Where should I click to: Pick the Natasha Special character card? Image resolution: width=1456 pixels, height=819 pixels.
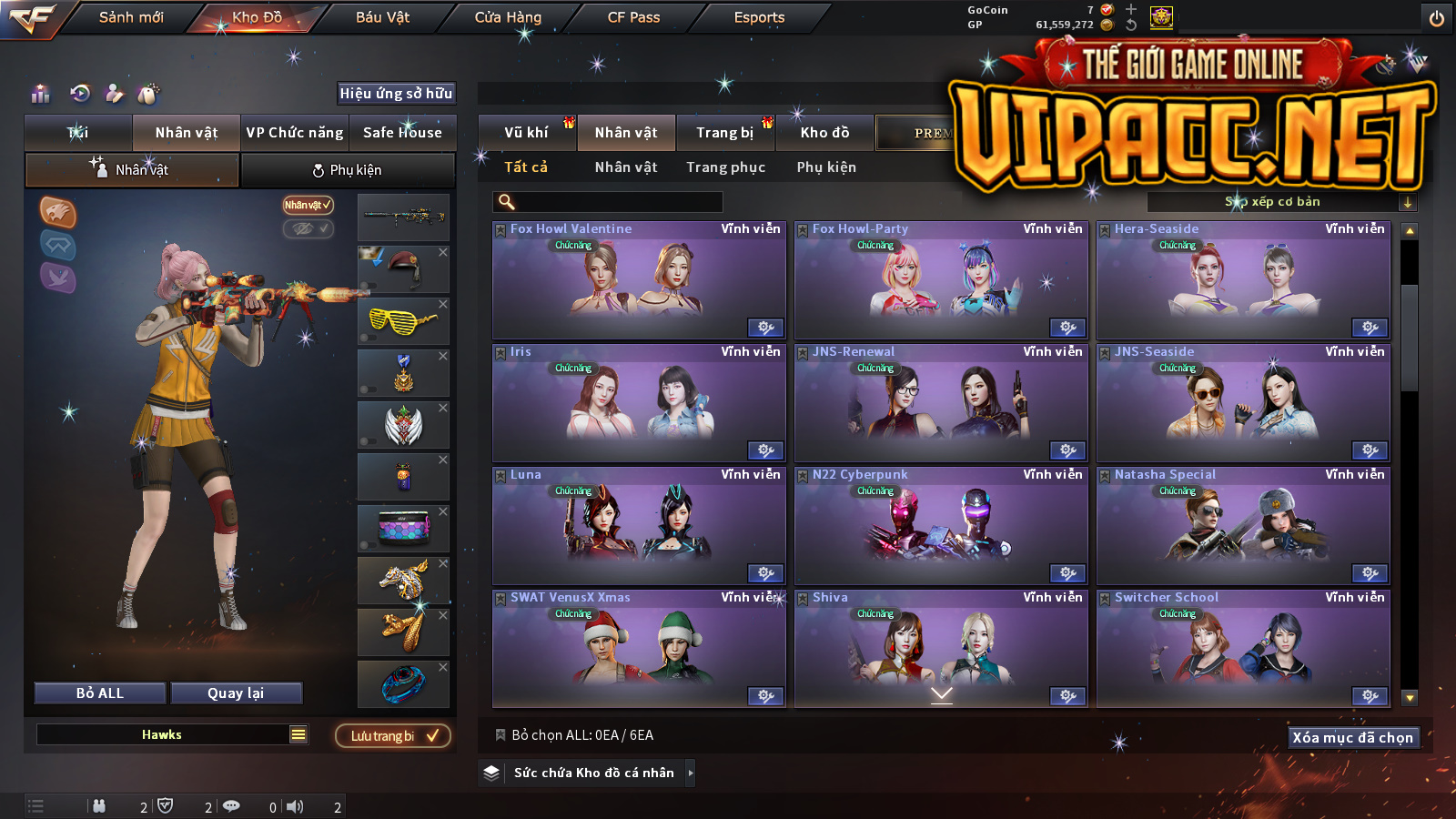(1243, 526)
